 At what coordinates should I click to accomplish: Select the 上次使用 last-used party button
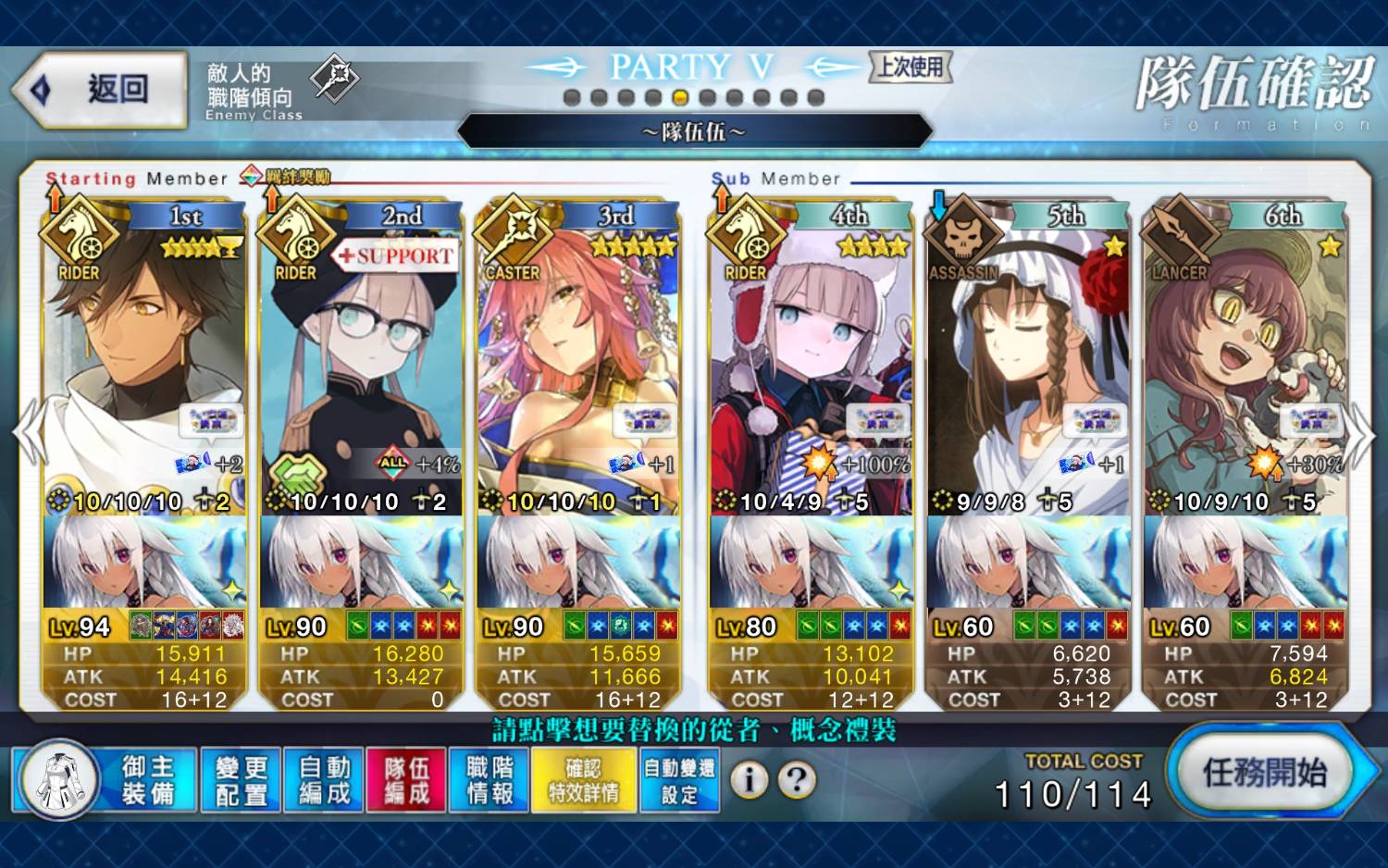click(911, 67)
